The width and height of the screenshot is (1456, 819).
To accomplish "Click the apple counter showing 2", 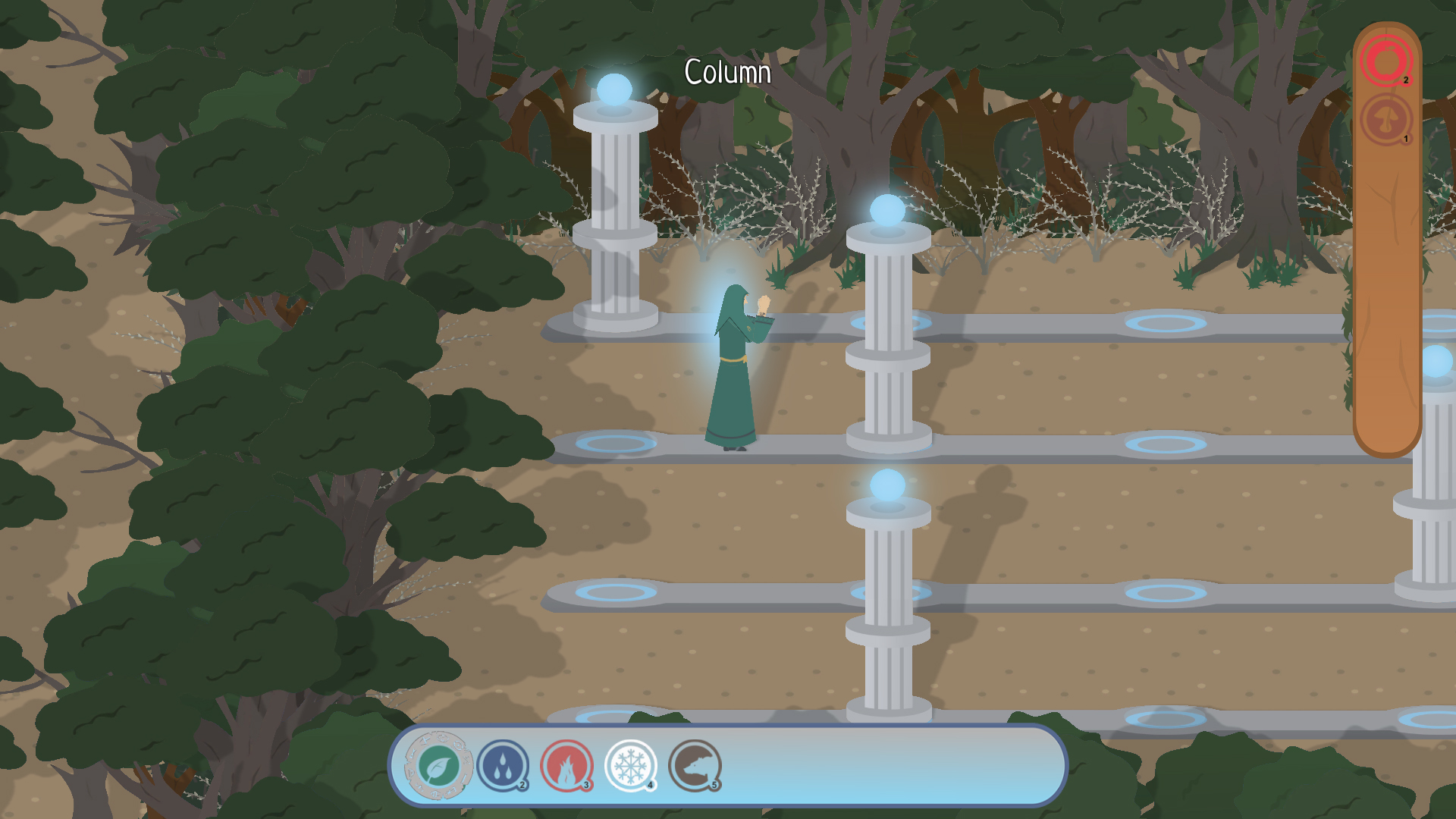I will 1407,78.
